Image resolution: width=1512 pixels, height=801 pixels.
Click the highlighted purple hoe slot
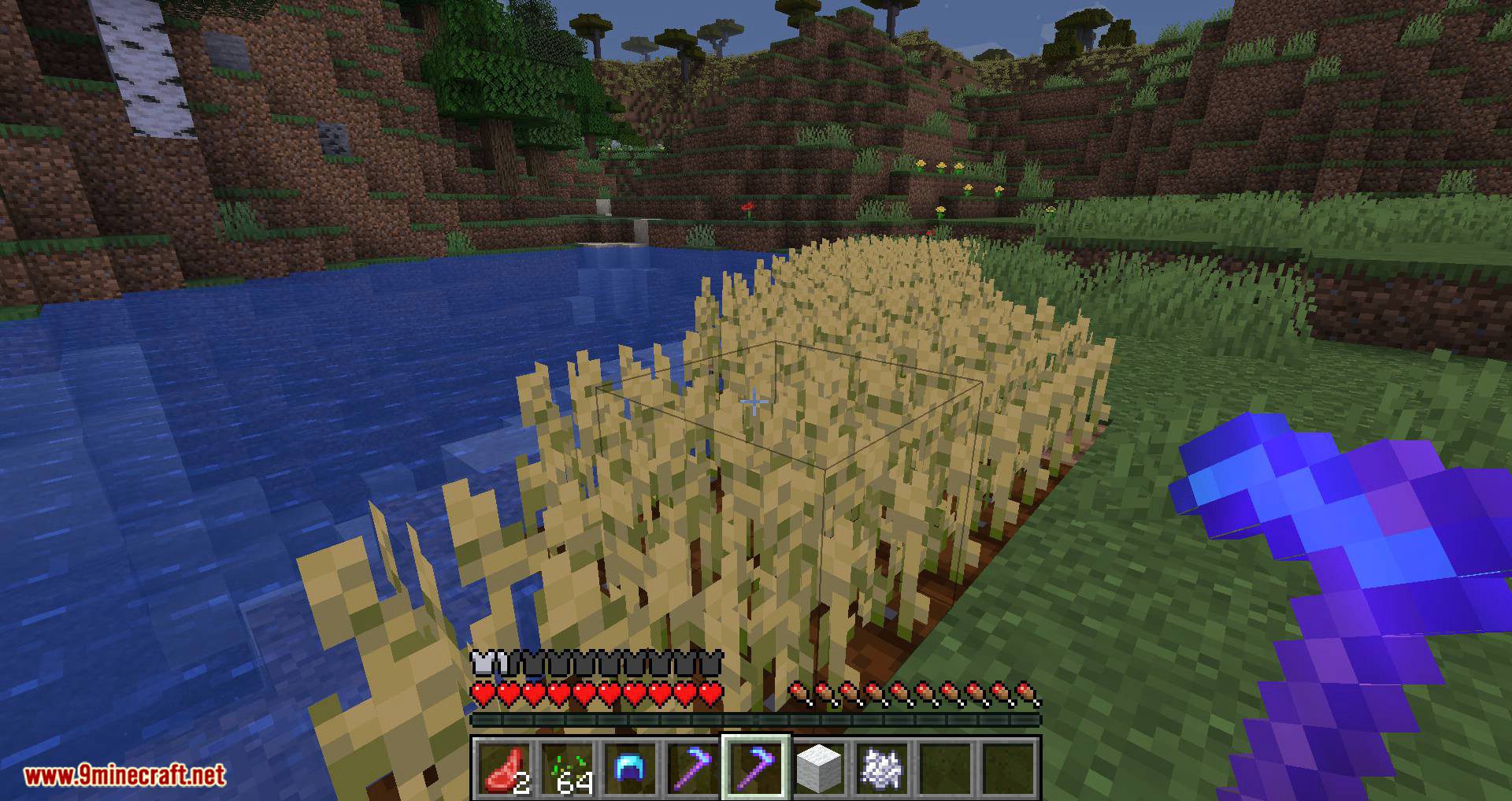point(756,768)
